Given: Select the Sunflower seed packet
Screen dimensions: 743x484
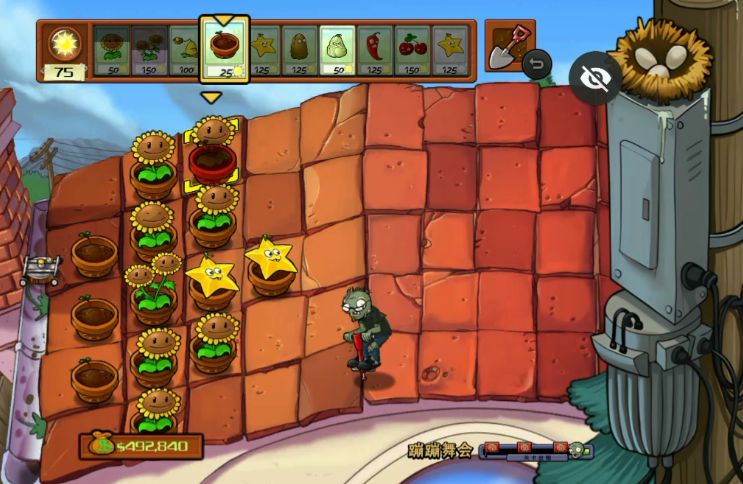Looking at the screenshot, I should 112,50.
